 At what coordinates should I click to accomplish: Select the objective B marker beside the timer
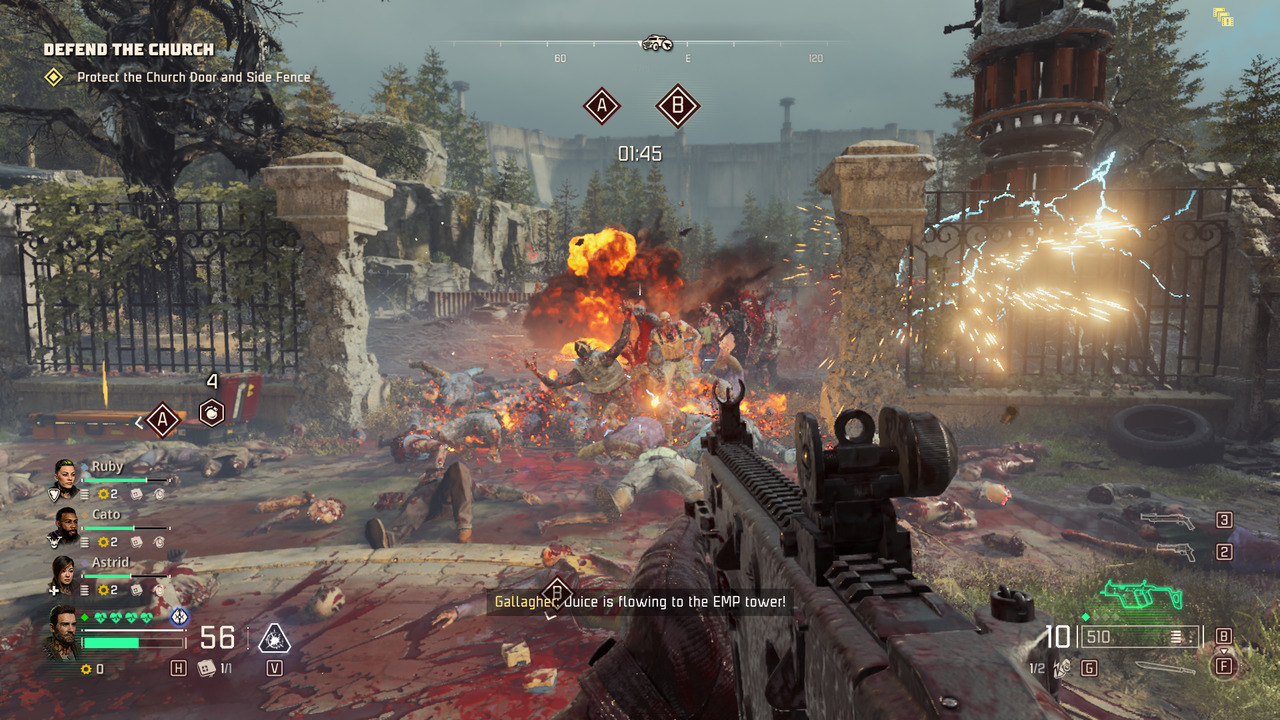(677, 105)
